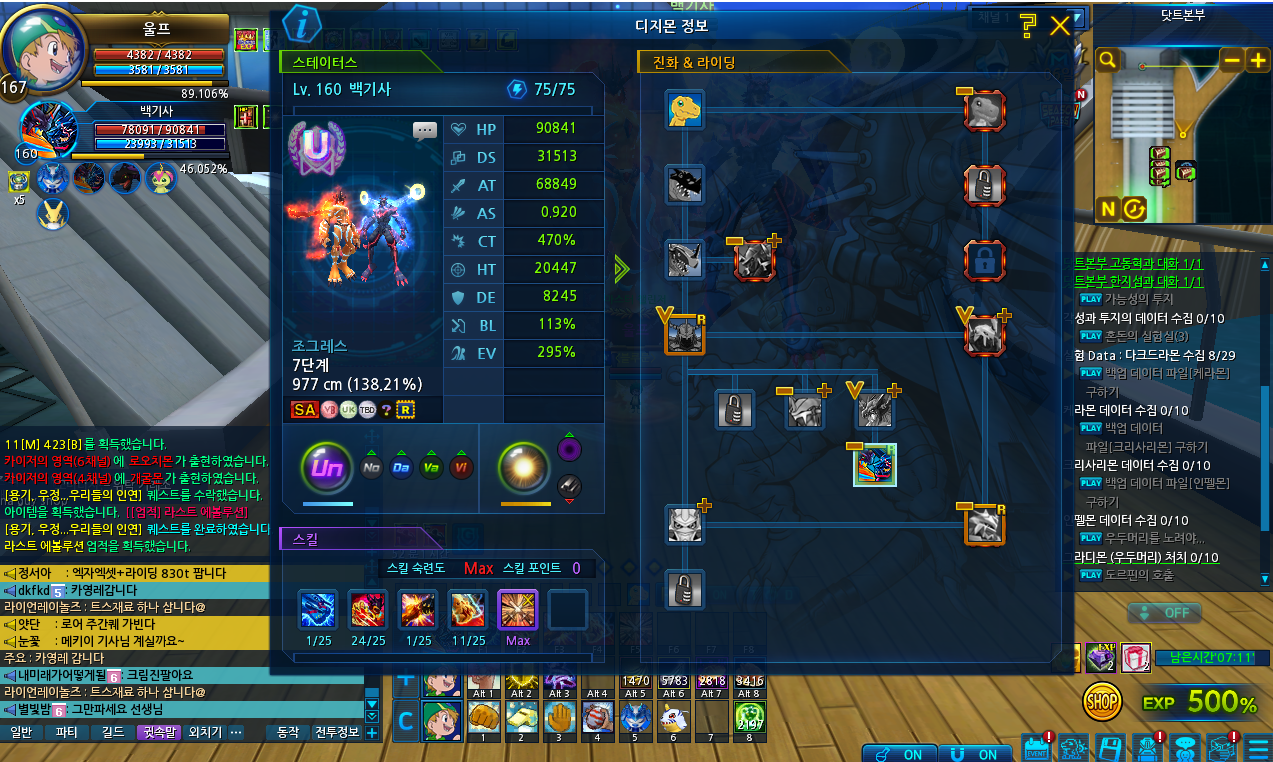
Task: Open help for the Digimon info window
Action: pos(1027,26)
